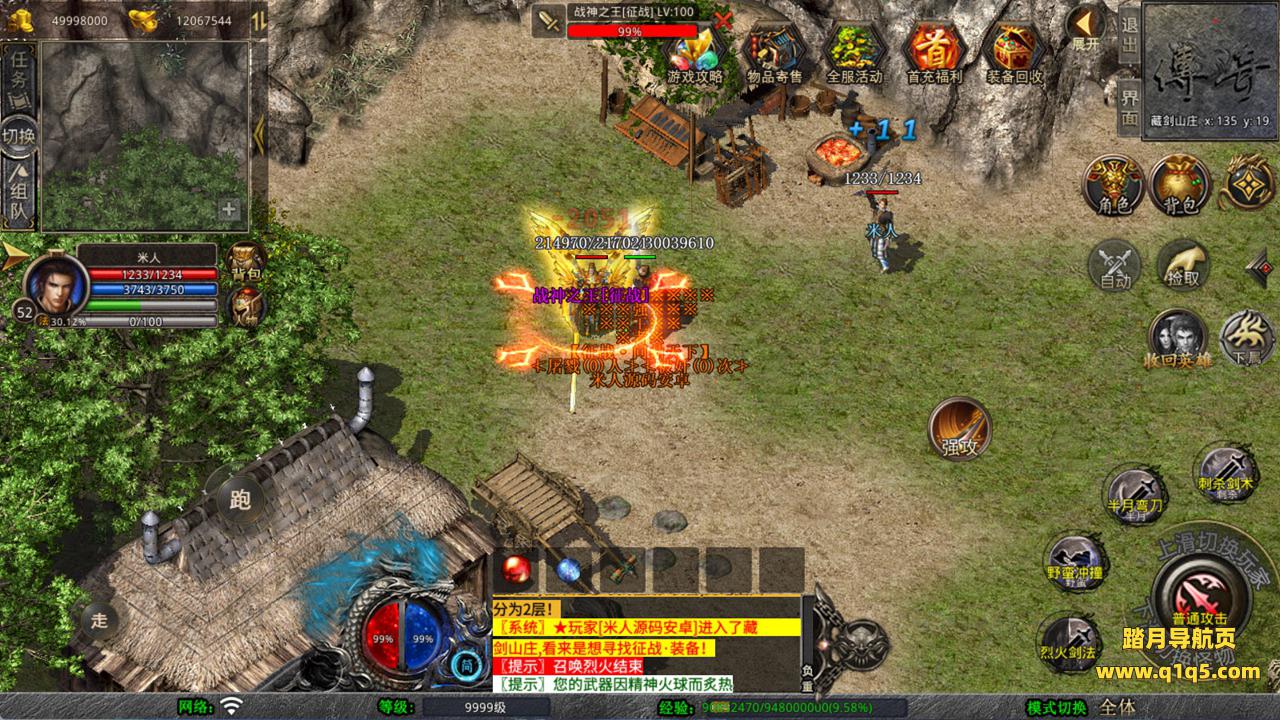
Task: Select the 收回英雄 recall hero button
Action: [1177, 337]
